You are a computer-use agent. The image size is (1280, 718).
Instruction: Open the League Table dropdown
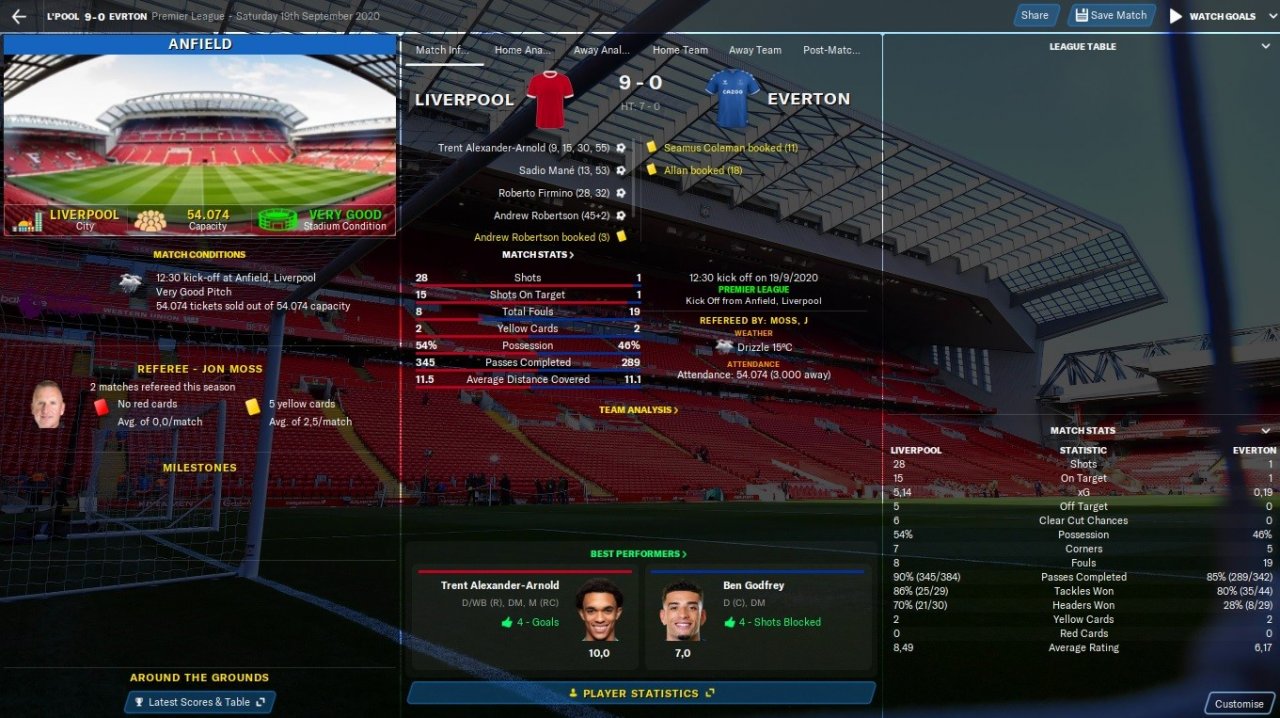(x=1083, y=47)
